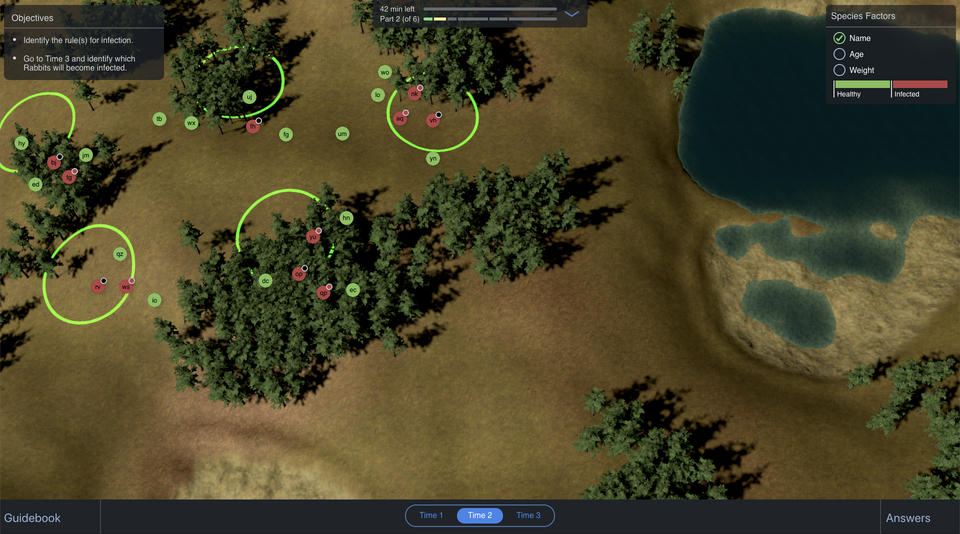This screenshot has height=534, width=960.
Task: Select the Age species factor
Action: pyautogui.click(x=840, y=54)
